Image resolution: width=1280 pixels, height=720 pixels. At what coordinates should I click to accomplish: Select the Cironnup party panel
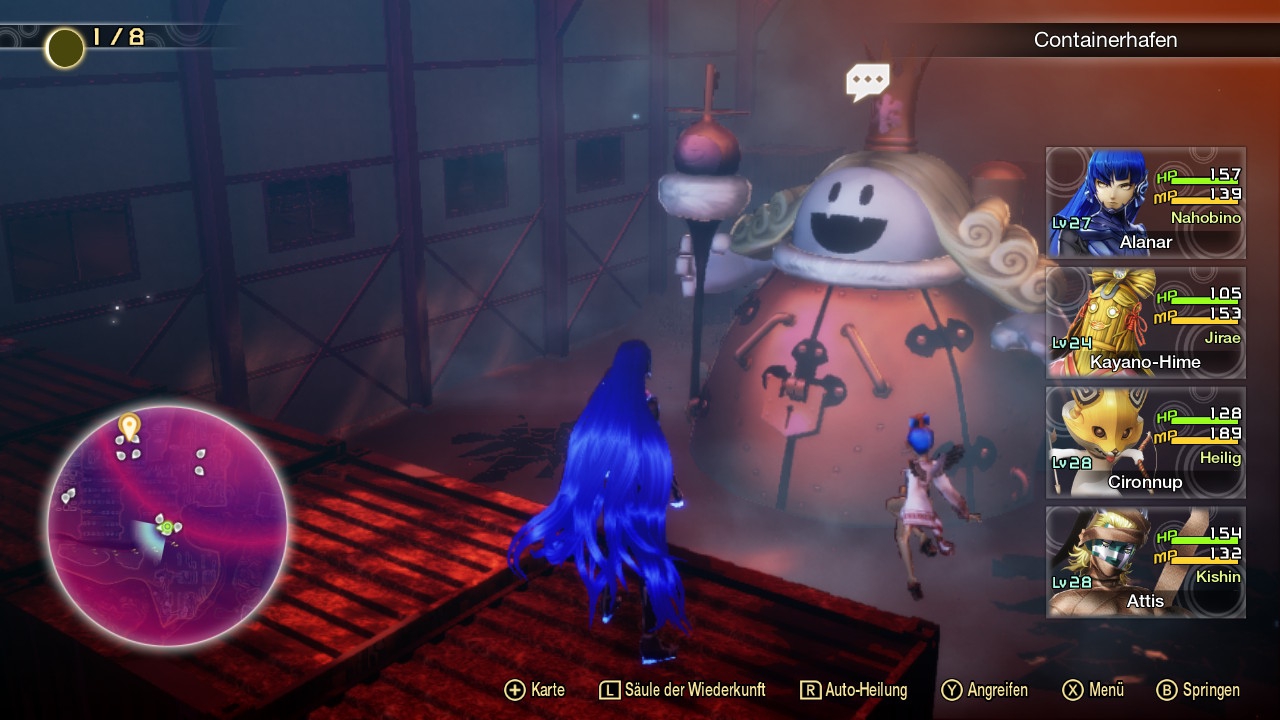(x=1146, y=442)
